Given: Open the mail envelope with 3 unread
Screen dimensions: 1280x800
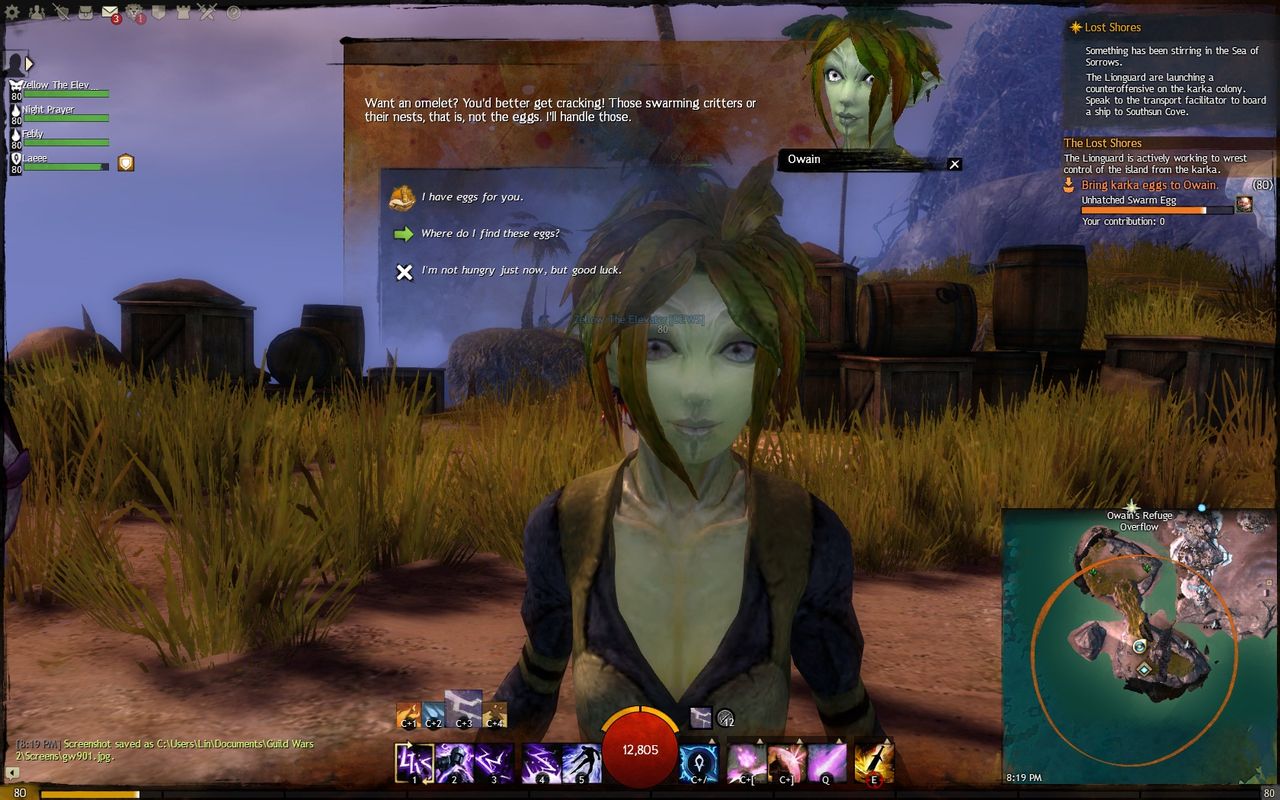Looking at the screenshot, I should tap(110, 13).
